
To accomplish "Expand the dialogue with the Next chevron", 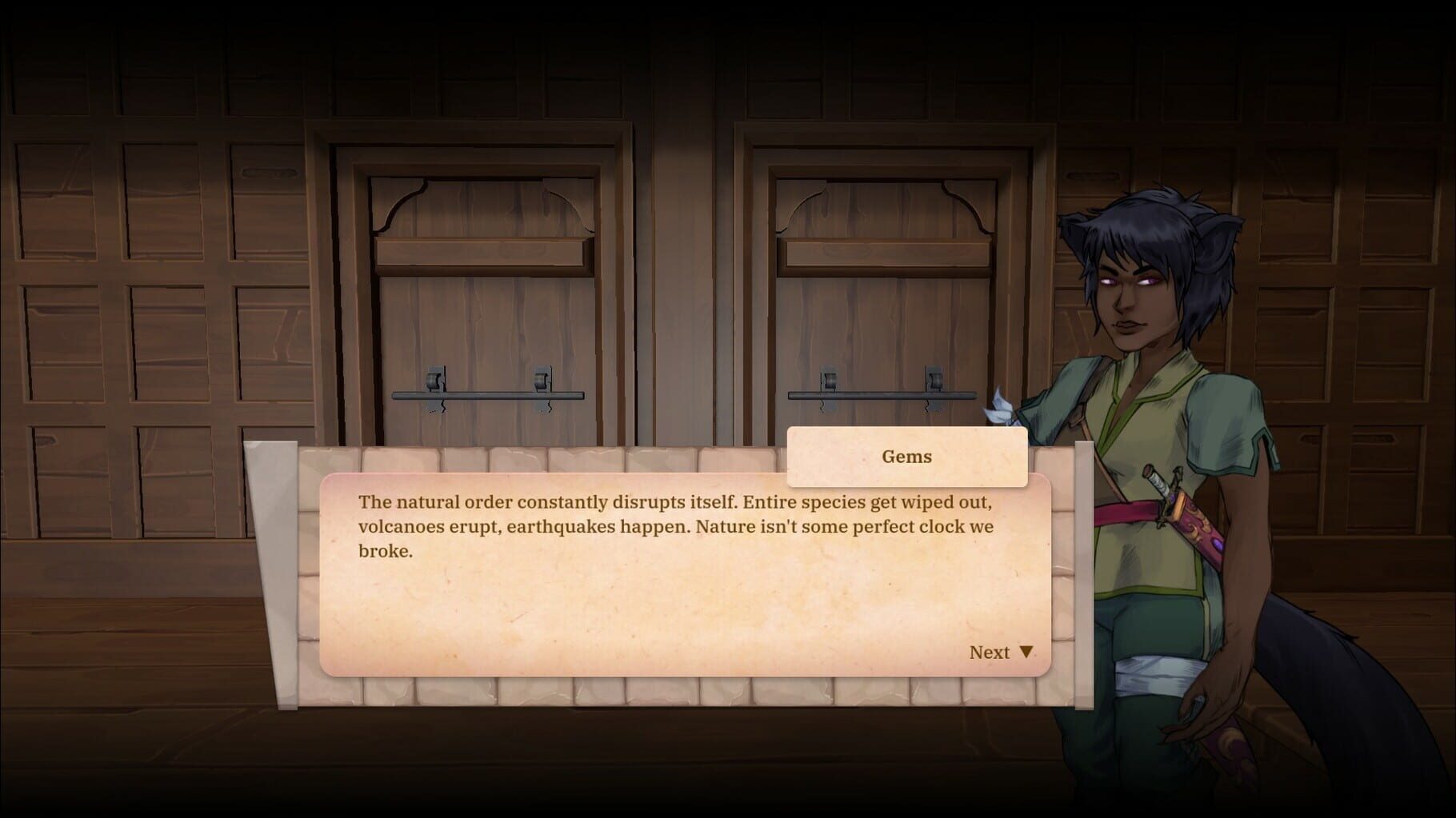I will 1026,652.
